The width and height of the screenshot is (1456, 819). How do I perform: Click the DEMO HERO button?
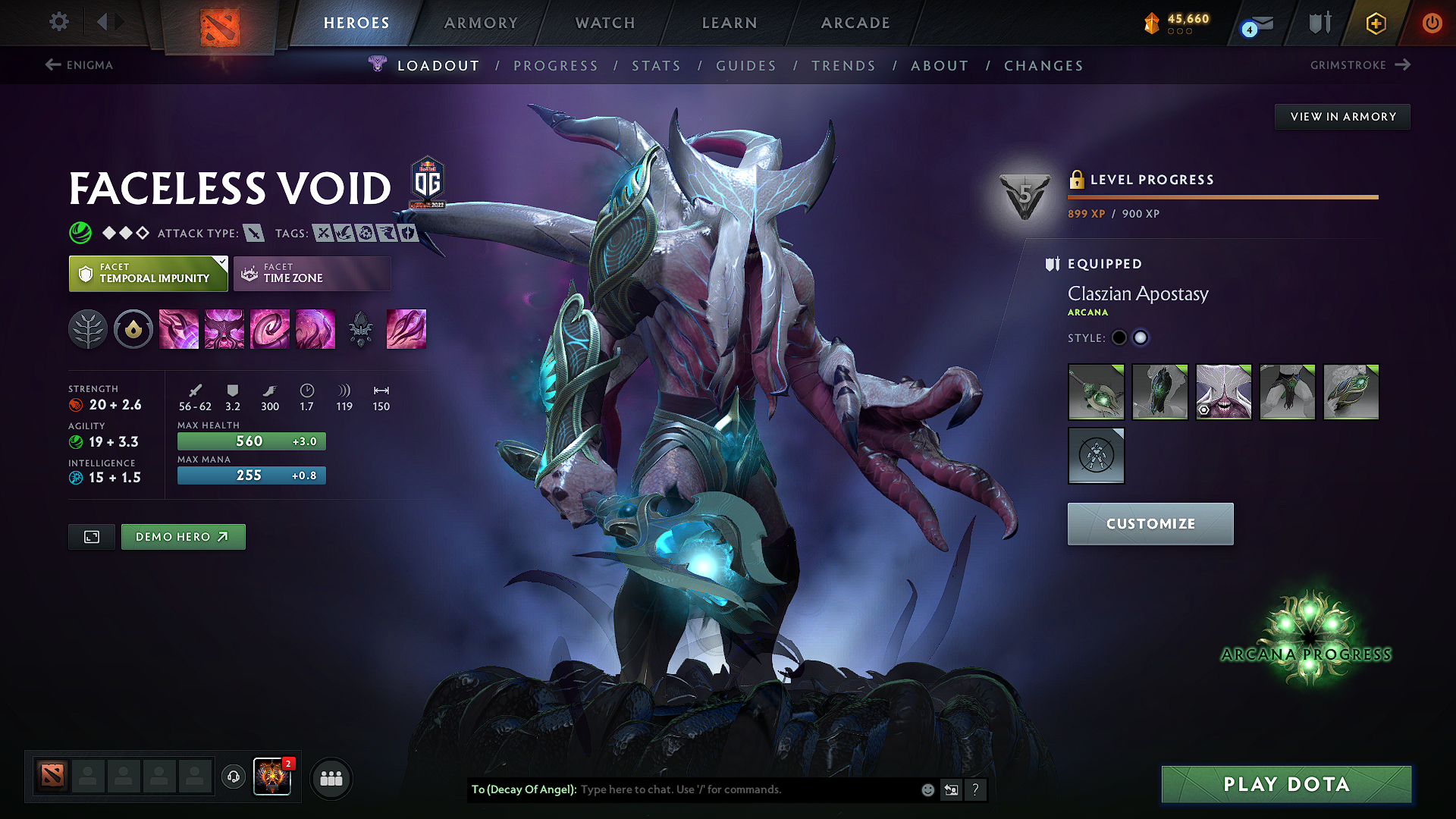(x=183, y=536)
